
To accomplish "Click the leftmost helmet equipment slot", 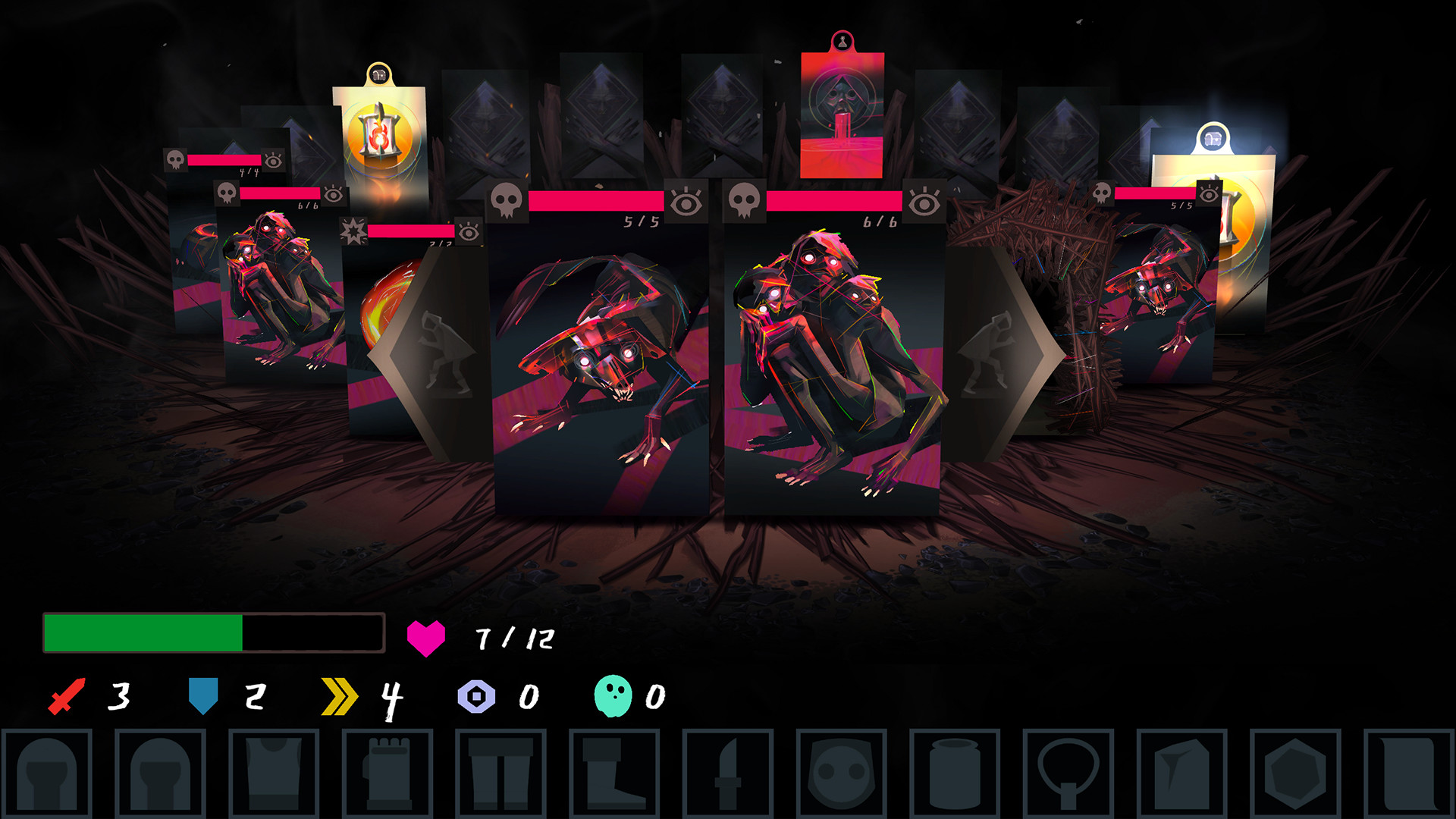I will [49, 770].
